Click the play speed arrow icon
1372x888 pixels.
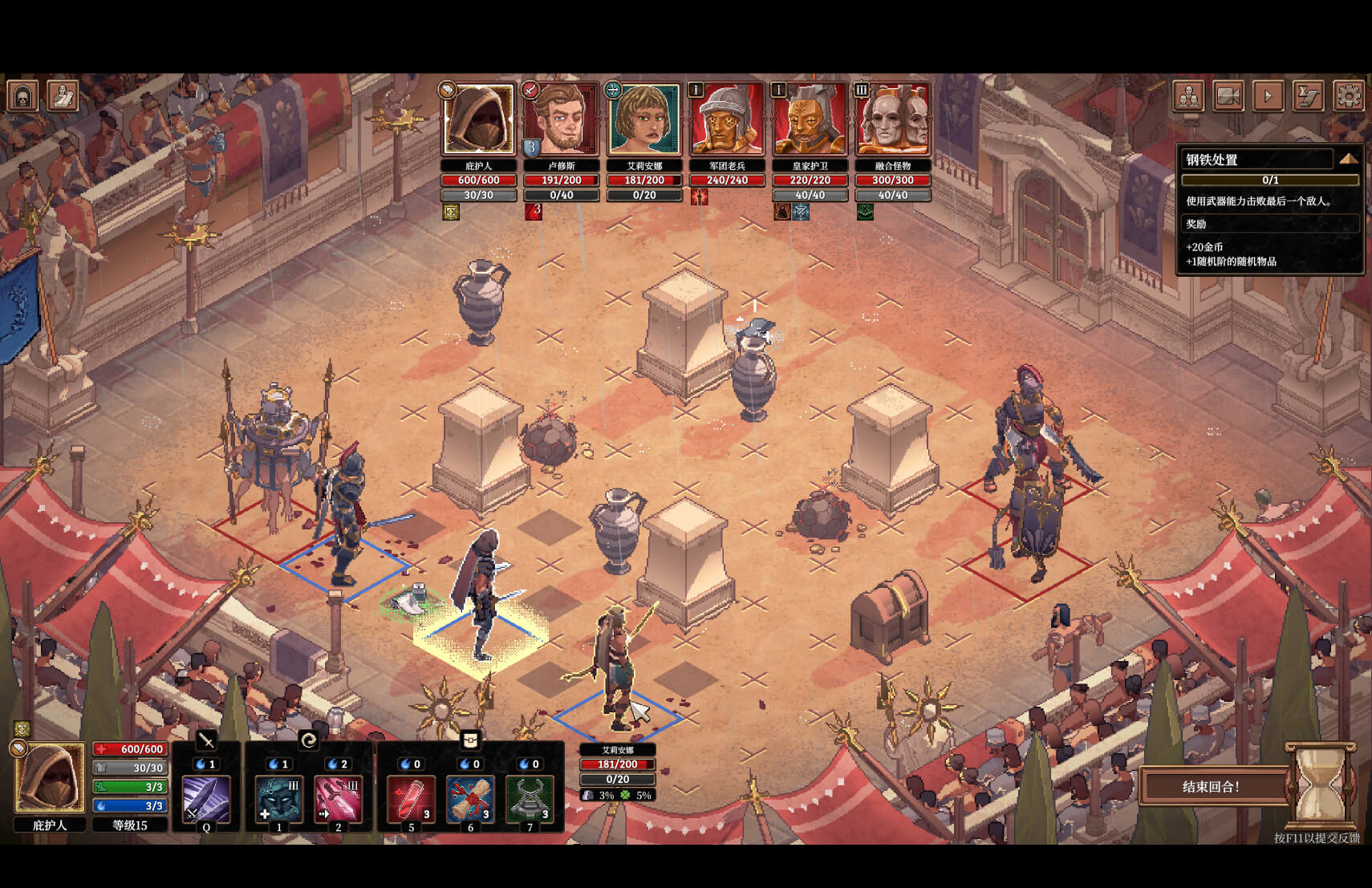1269,95
